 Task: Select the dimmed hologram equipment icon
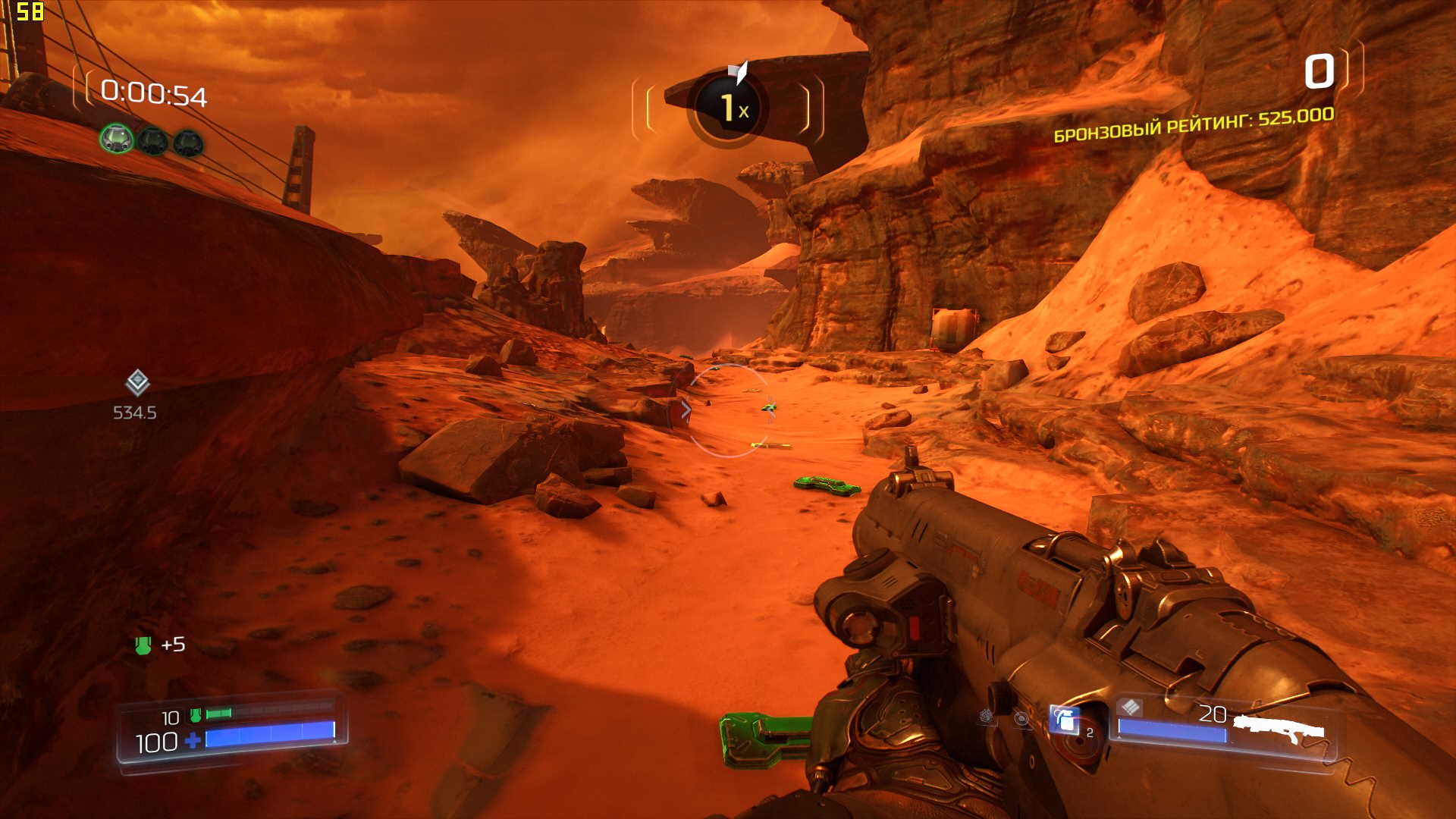(x=1021, y=718)
